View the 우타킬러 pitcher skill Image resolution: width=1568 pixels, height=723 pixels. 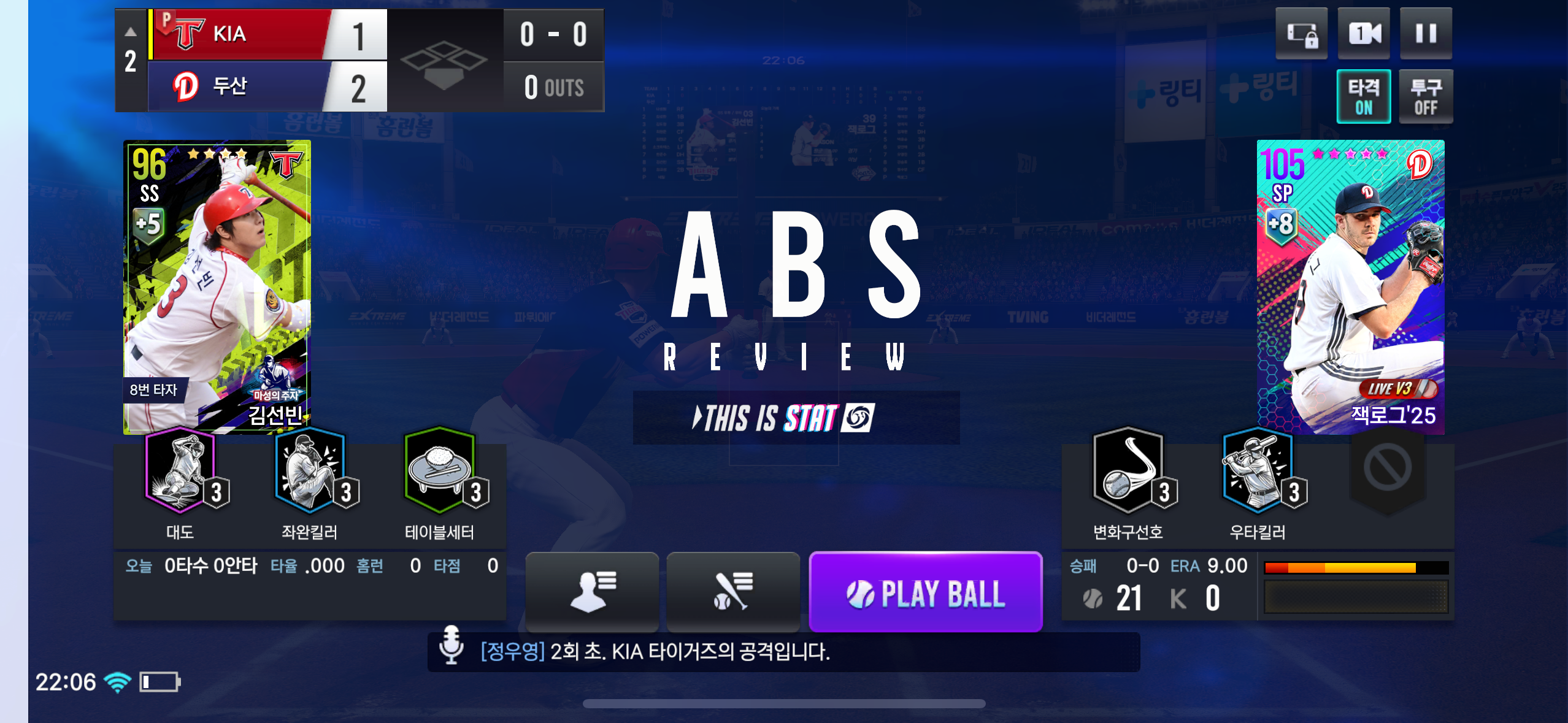click(1258, 471)
